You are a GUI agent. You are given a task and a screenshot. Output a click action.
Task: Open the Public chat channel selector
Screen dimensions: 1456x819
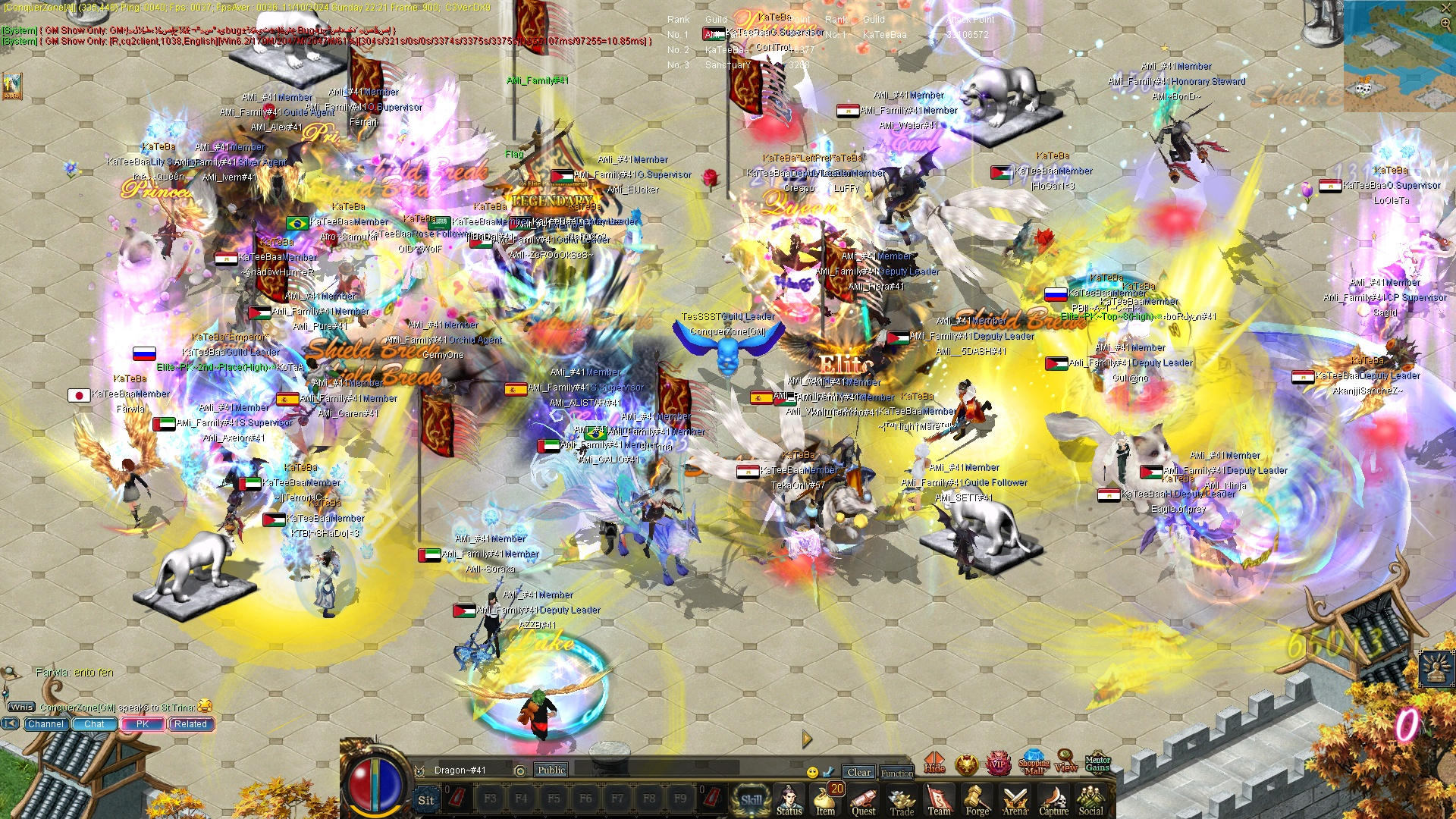pyautogui.click(x=551, y=770)
